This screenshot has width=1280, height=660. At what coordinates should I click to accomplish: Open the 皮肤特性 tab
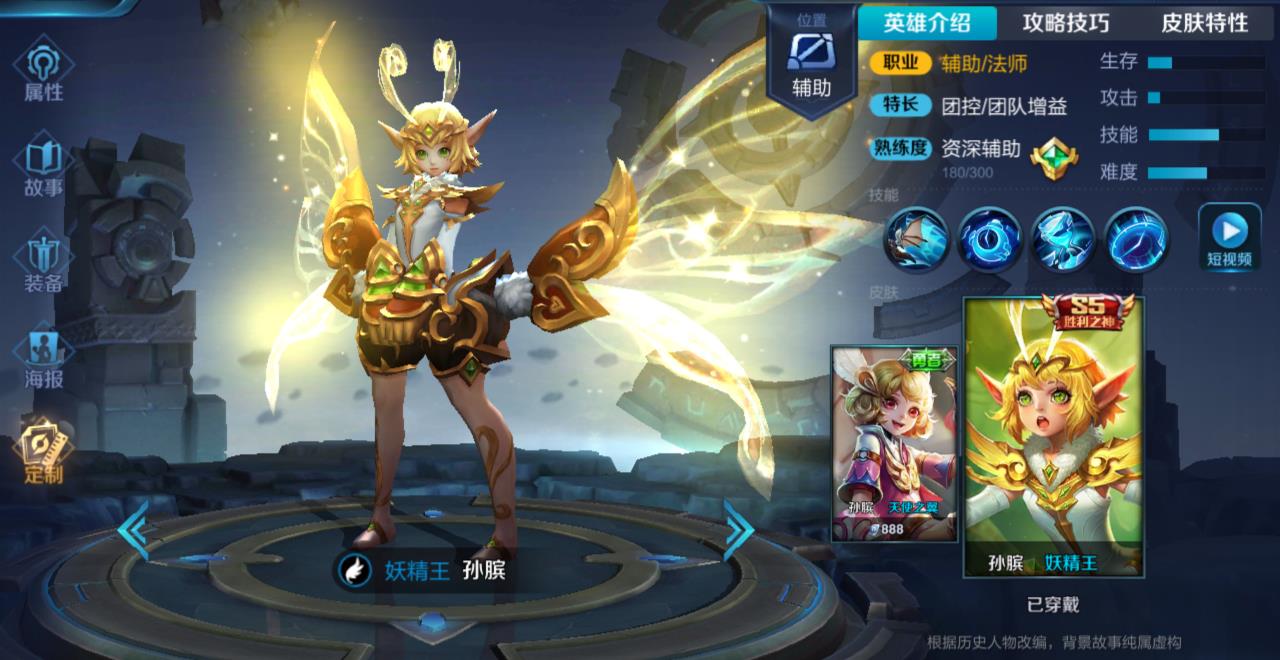pyautogui.click(x=1204, y=23)
